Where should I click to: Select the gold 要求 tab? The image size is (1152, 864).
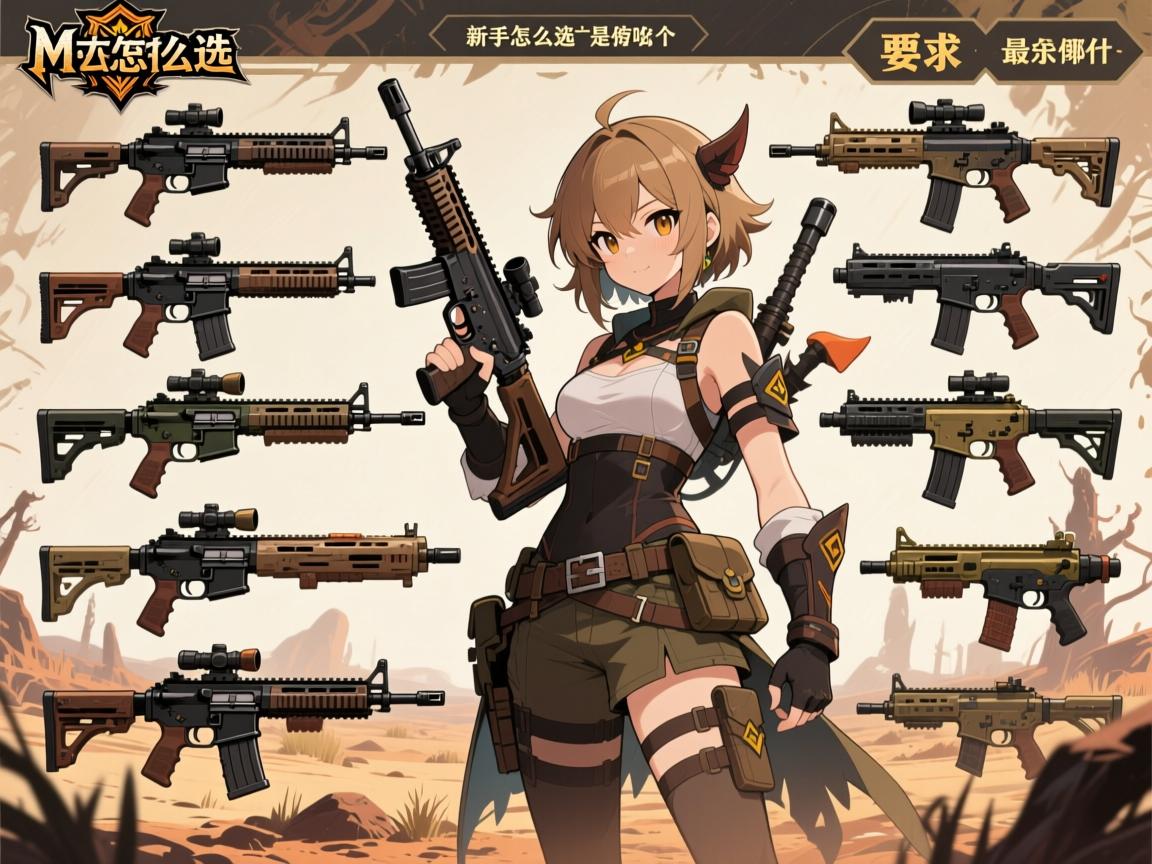(x=919, y=50)
